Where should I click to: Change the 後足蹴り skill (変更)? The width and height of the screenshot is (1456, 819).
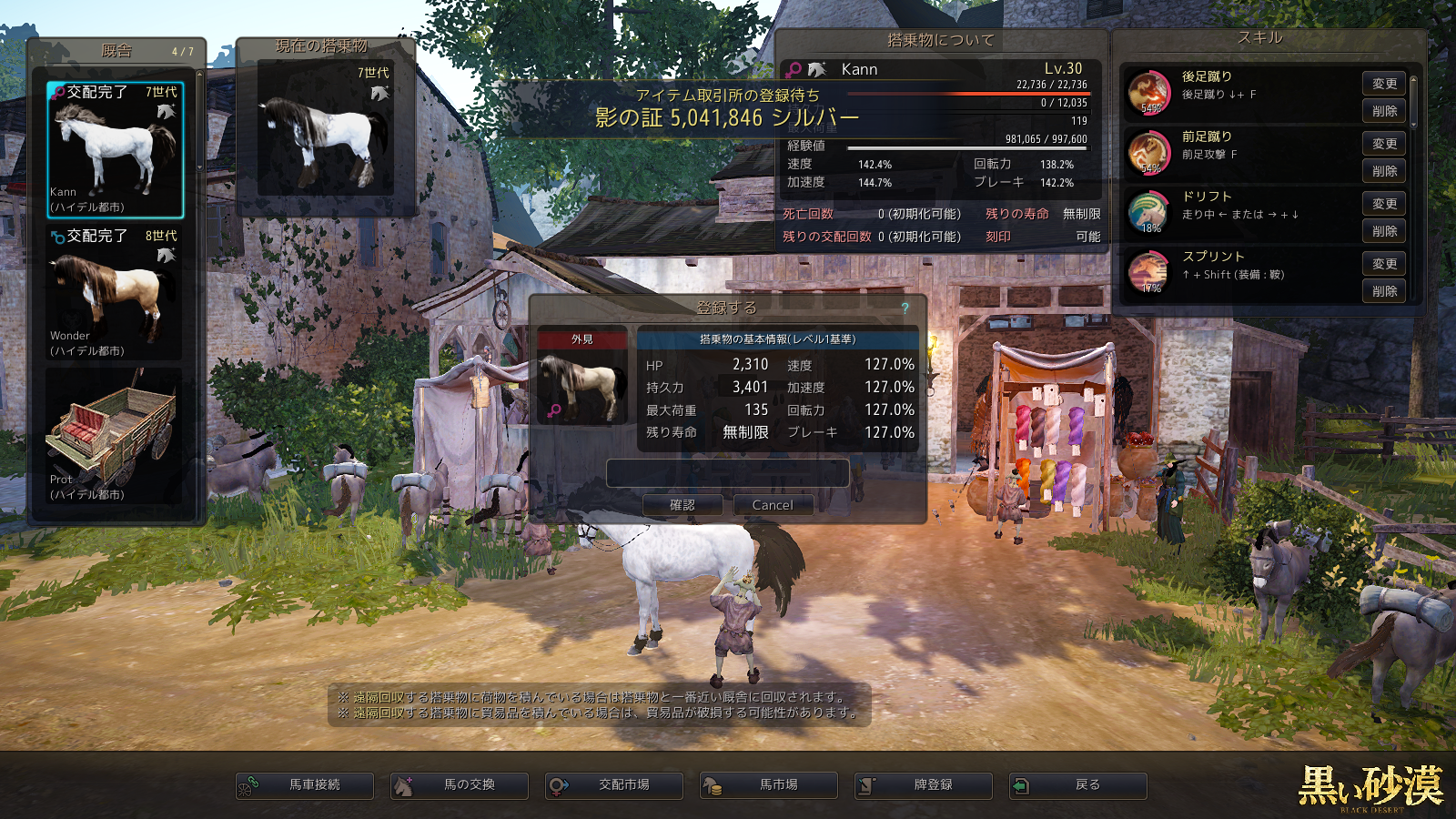tap(1384, 84)
